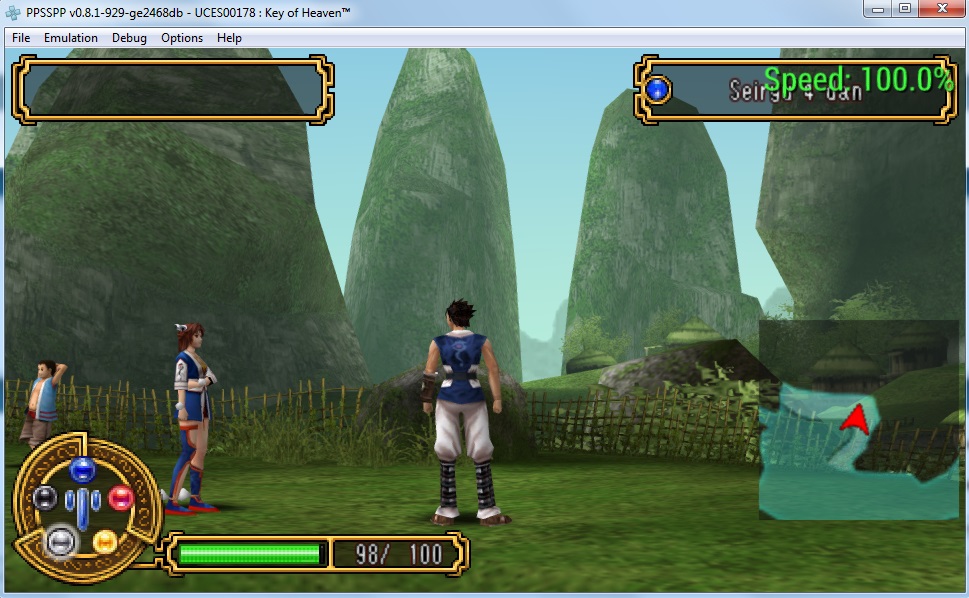Open the Emulation menu
The width and height of the screenshot is (969, 598).
point(71,38)
